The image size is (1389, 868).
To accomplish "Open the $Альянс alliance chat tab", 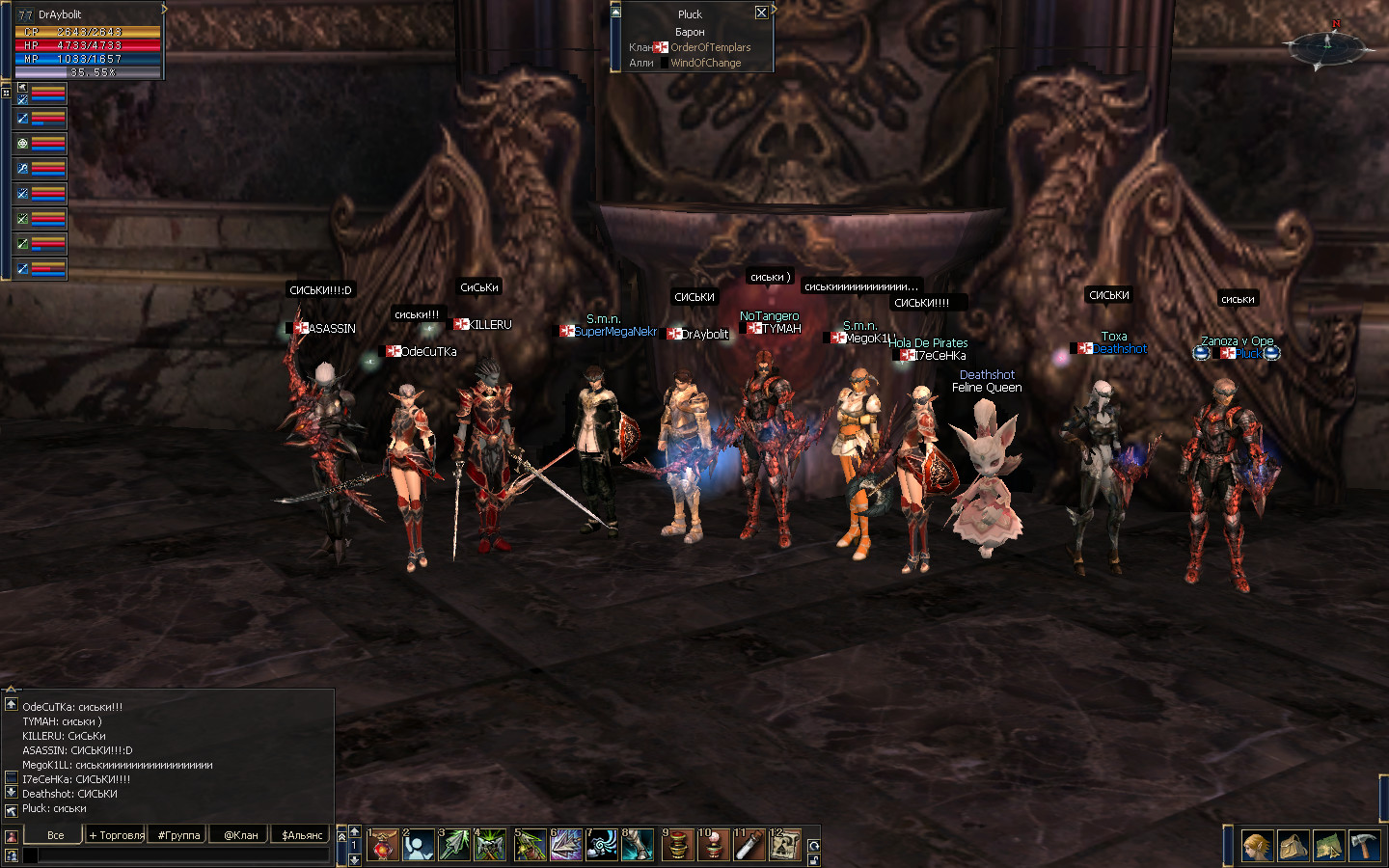I will (302, 835).
